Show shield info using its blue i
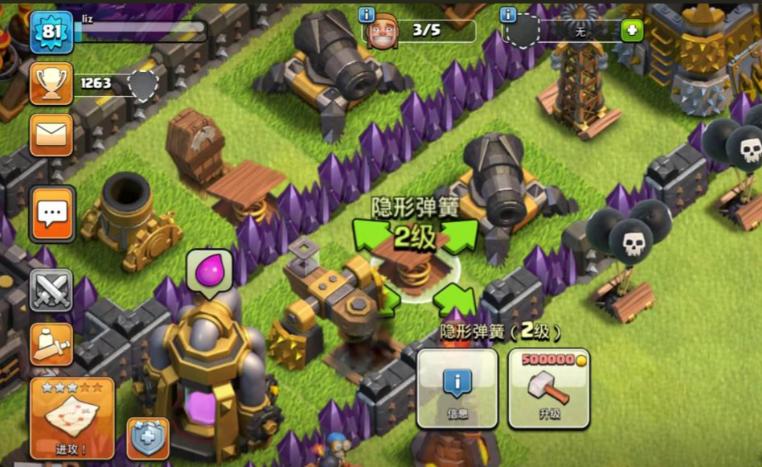Screen dimensions: 762x467 click(509, 15)
